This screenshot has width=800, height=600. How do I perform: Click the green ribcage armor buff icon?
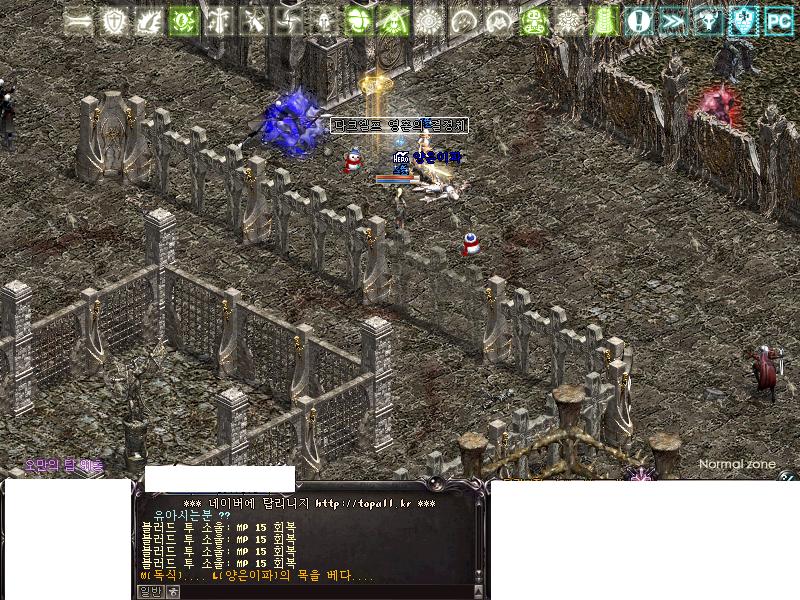click(604, 20)
